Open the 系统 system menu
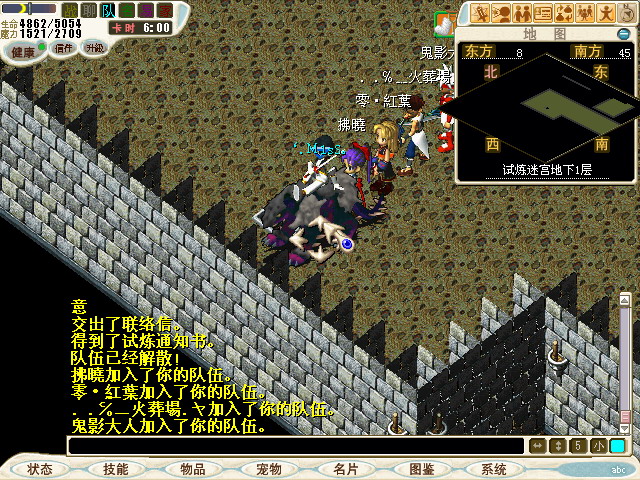640x480 pixels. click(x=494, y=468)
